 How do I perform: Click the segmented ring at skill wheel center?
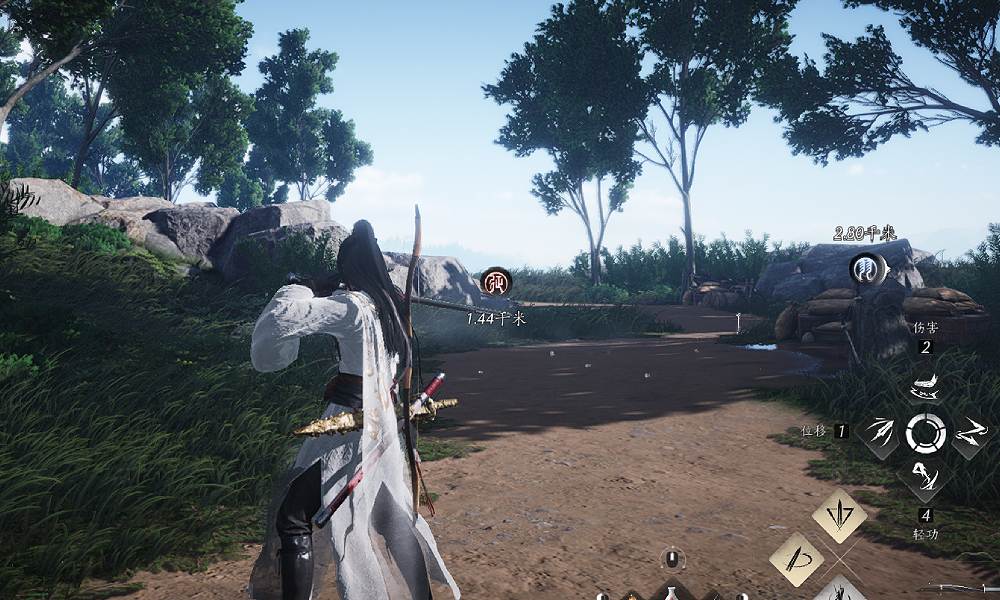[x=925, y=433]
